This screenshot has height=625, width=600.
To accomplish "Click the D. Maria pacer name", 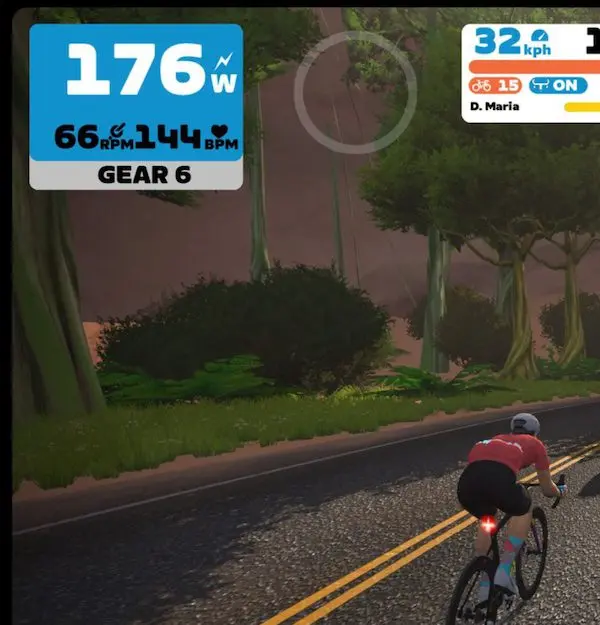I will [x=495, y=106].
